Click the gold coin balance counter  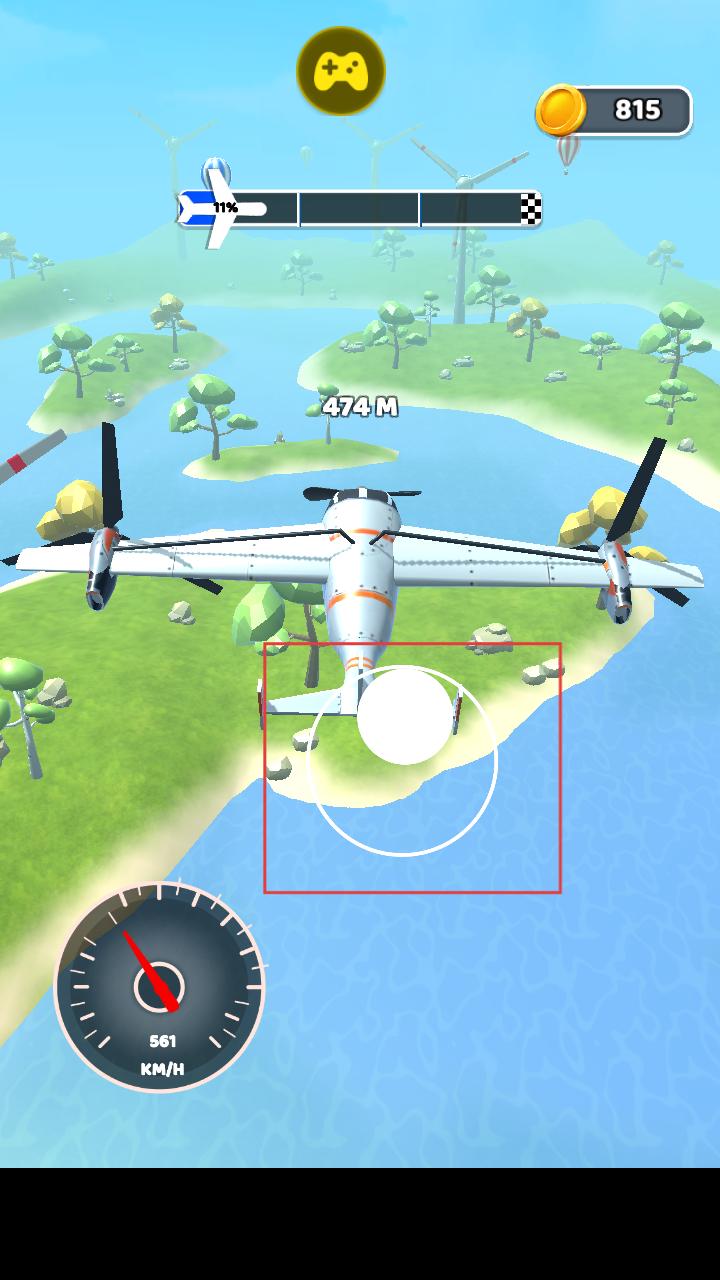[x=615, y=110]
